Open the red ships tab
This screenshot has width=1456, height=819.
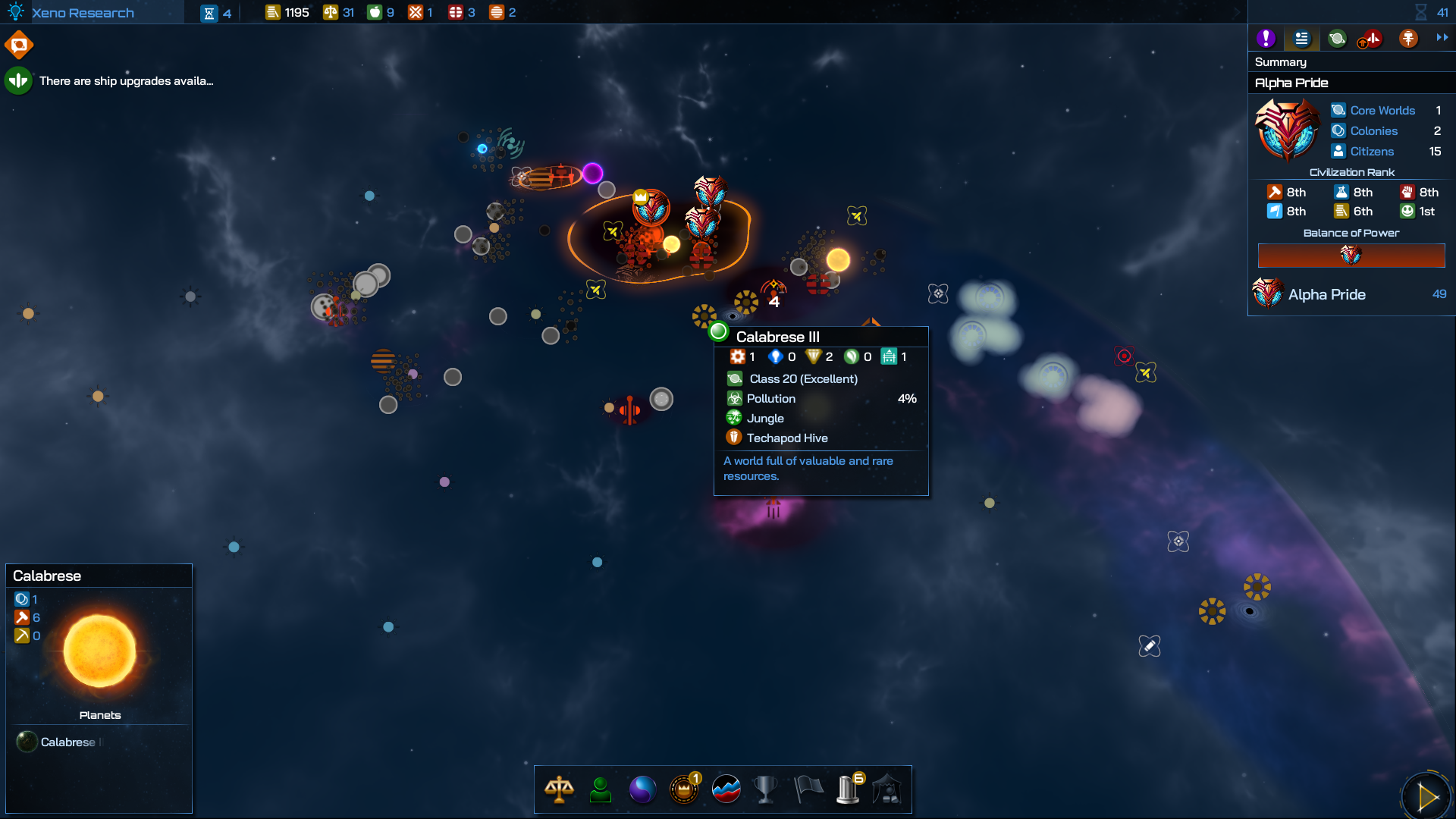[1371, 38]
